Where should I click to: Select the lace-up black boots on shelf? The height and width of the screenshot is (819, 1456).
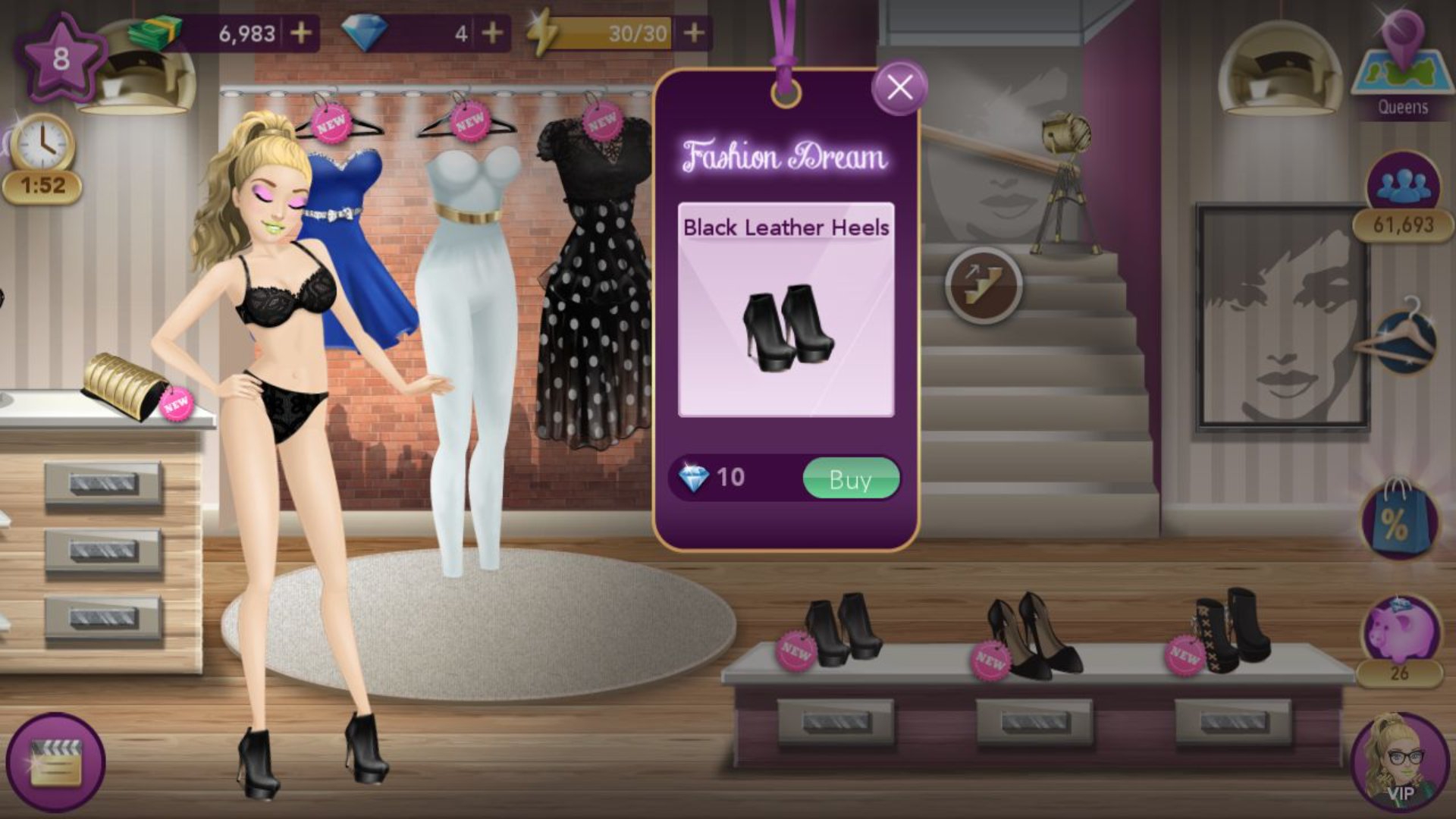(1232, 629)
